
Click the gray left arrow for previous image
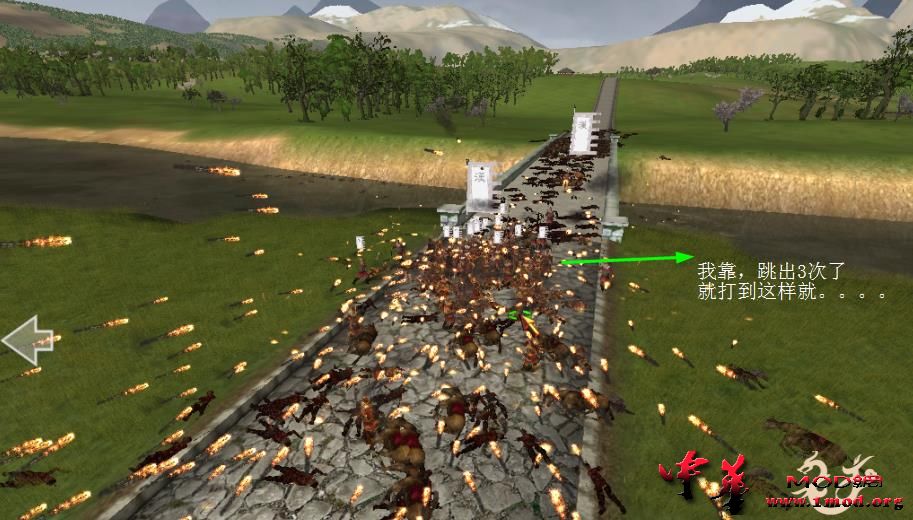pos(27,340)
